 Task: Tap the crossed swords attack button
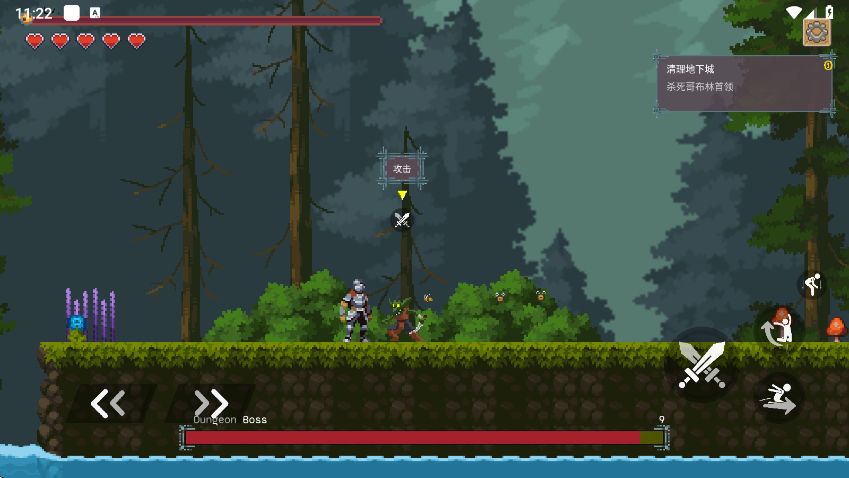click(701, 364)
